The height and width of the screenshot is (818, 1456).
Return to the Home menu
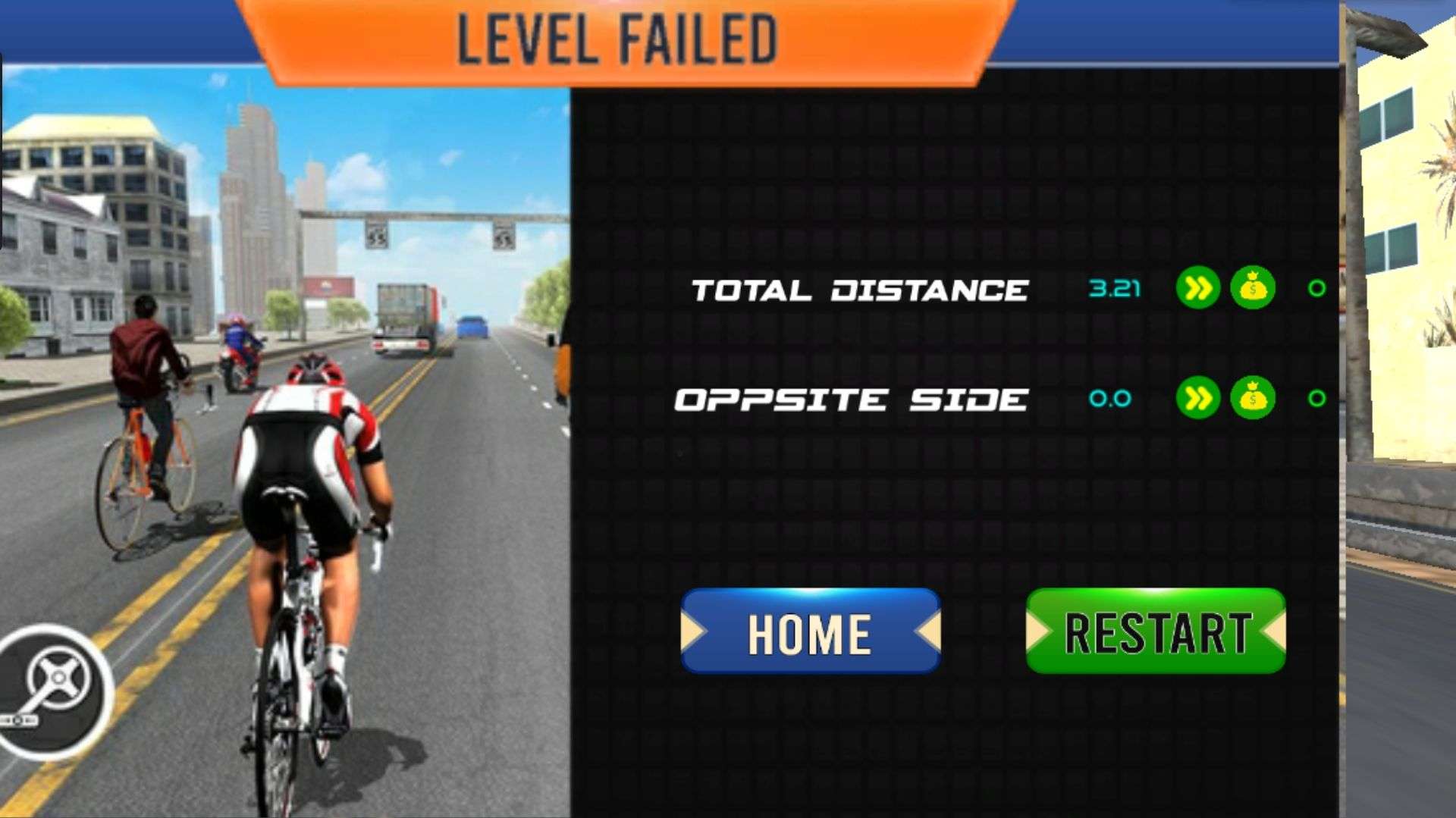[810, 632]
